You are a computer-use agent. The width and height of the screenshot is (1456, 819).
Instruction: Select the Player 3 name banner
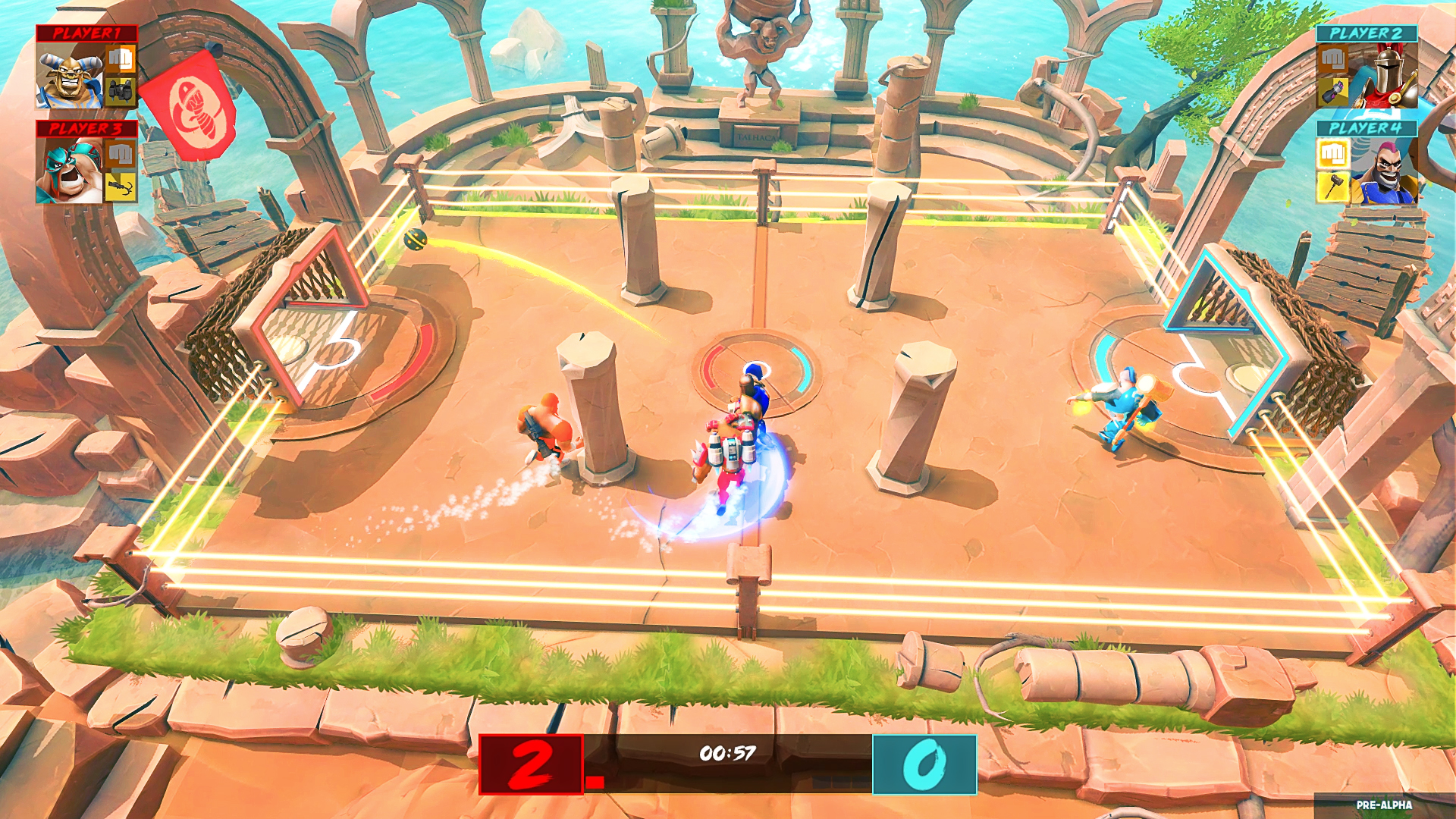tap(86, 127)
